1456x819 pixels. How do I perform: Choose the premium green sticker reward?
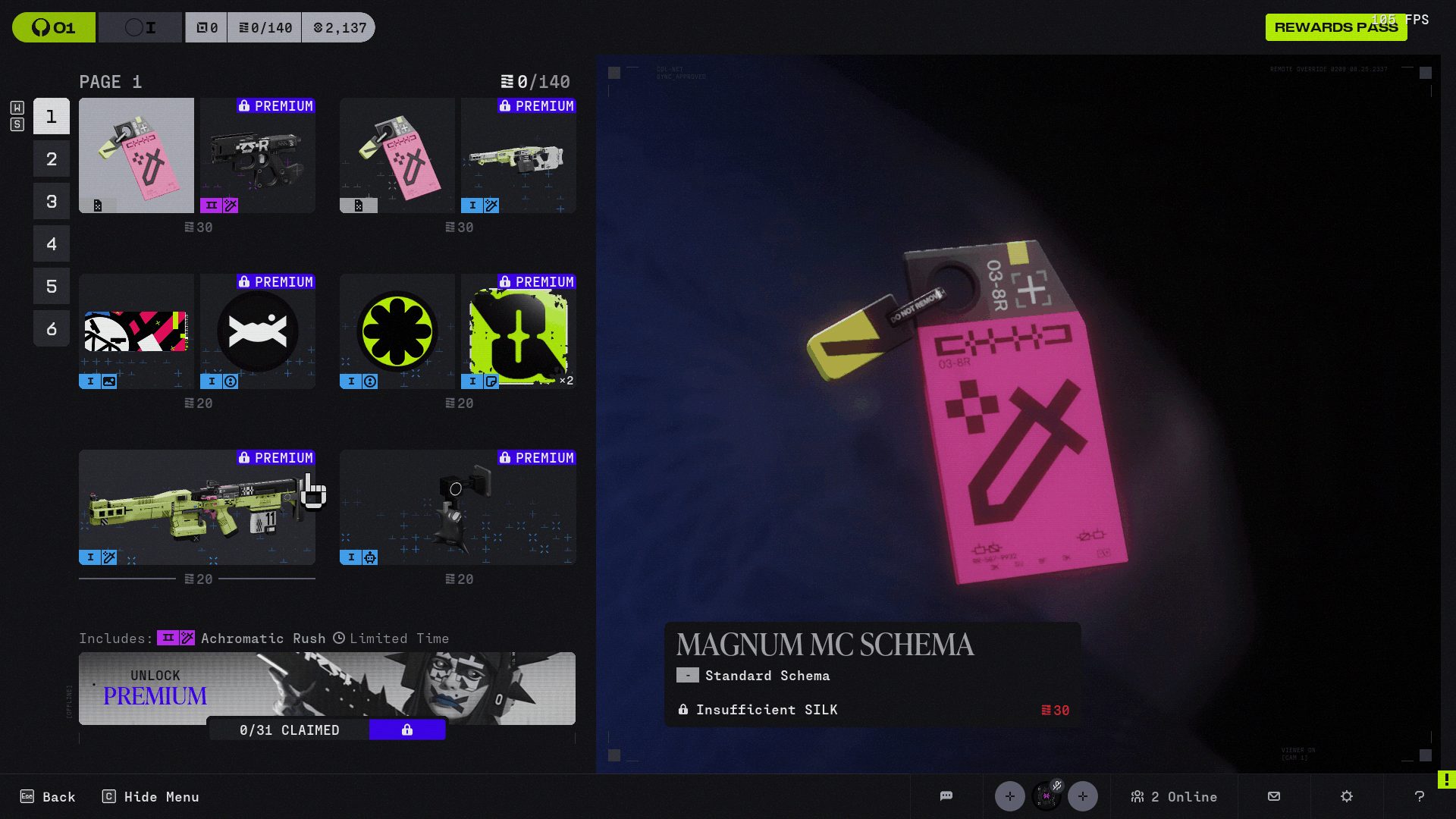(519, 331)
